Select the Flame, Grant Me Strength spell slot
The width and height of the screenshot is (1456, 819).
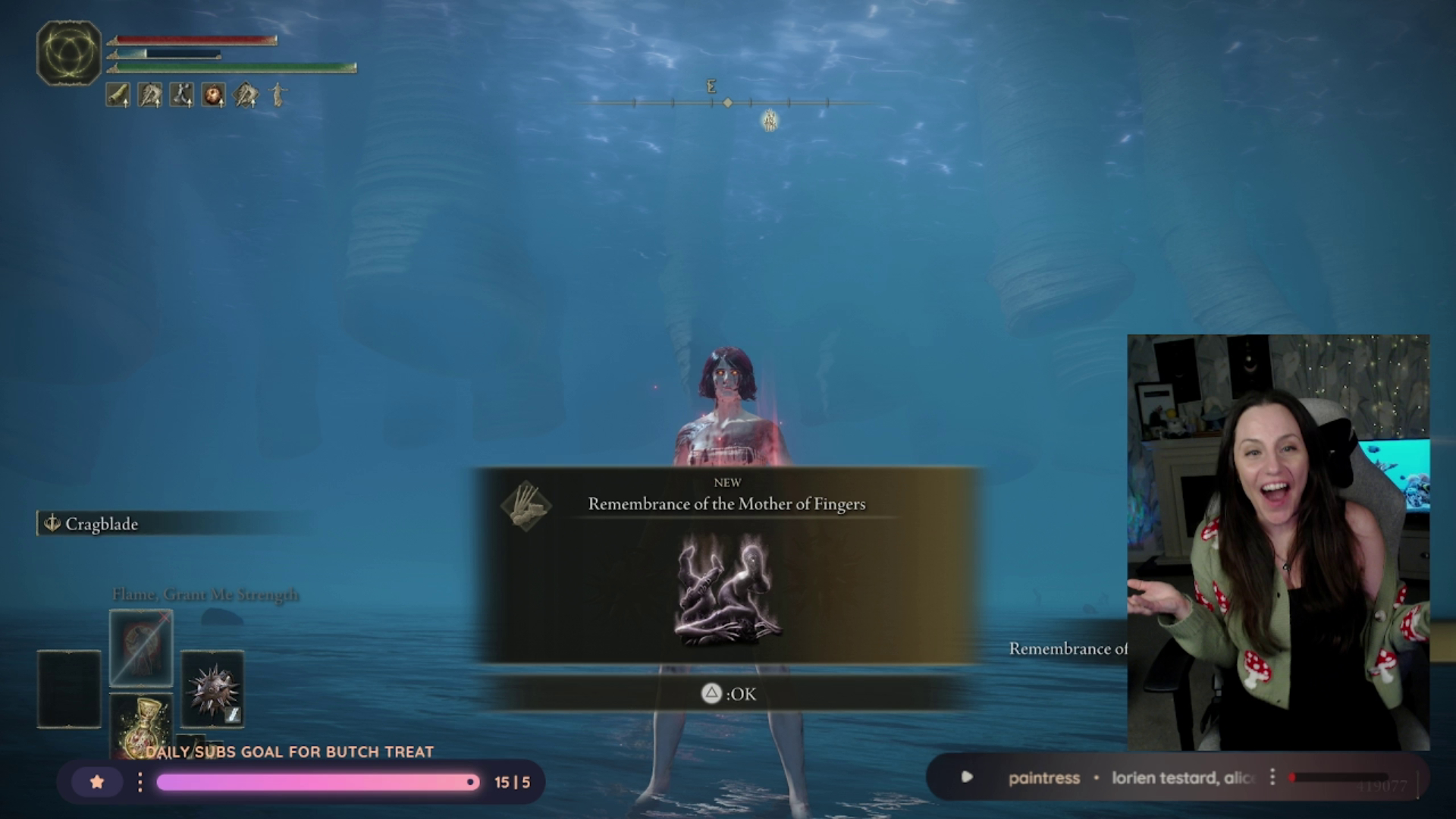point(141,647)
